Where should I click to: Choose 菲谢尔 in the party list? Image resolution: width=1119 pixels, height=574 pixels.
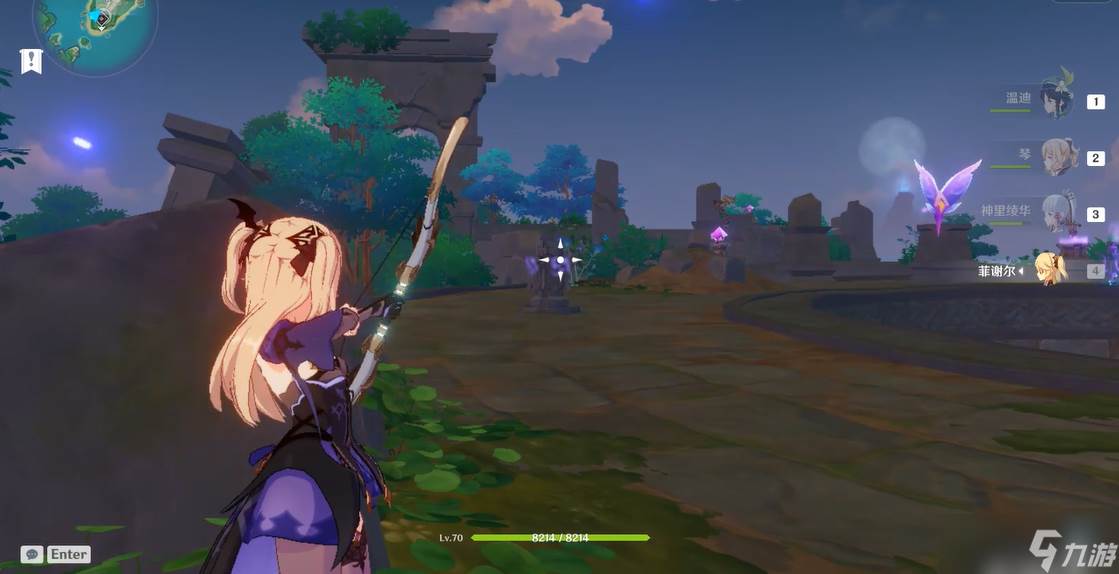click(x=1050, y=270)
